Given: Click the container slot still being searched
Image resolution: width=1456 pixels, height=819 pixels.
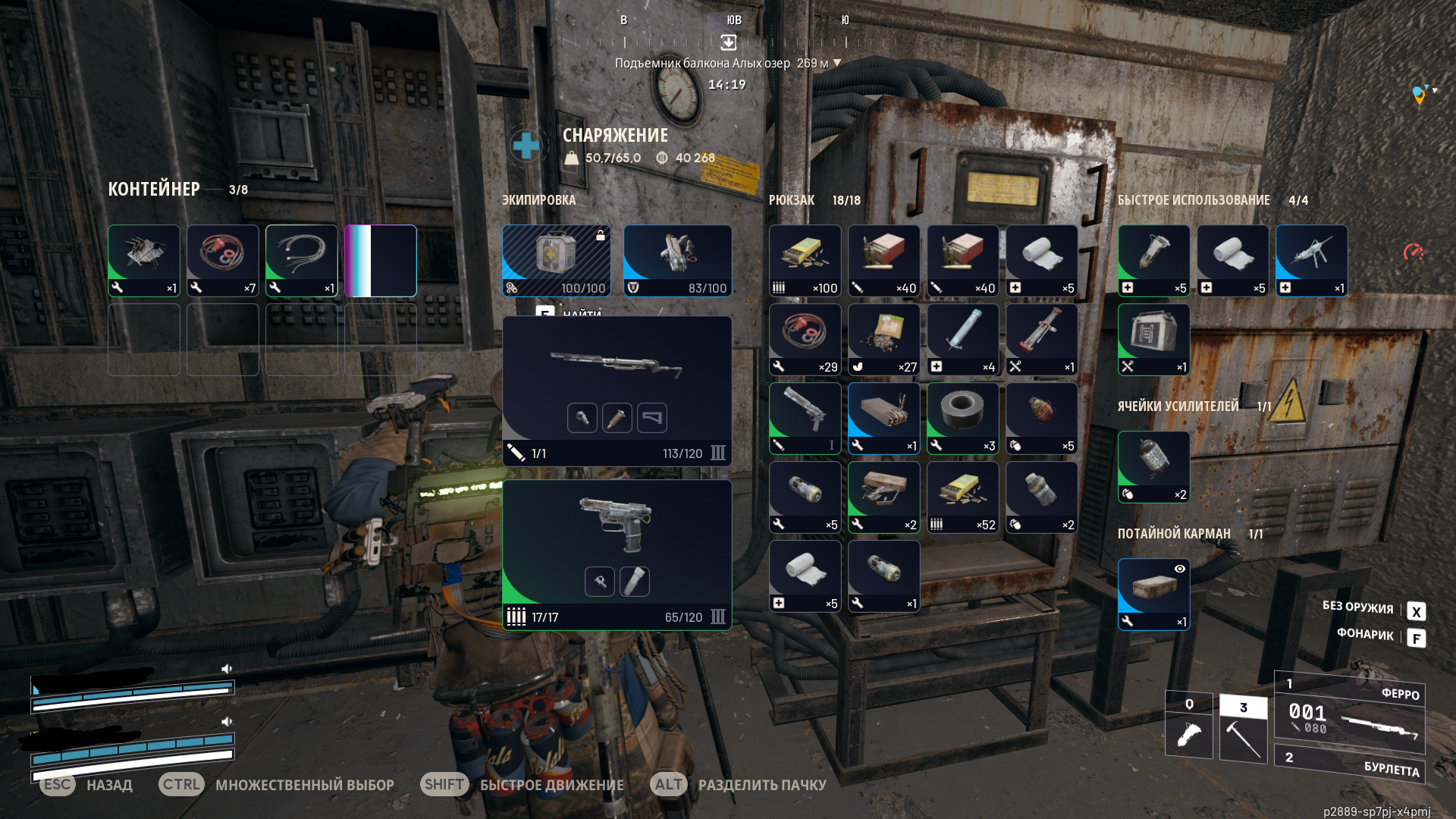Looking at the screenshot, I should click(381, 260).
